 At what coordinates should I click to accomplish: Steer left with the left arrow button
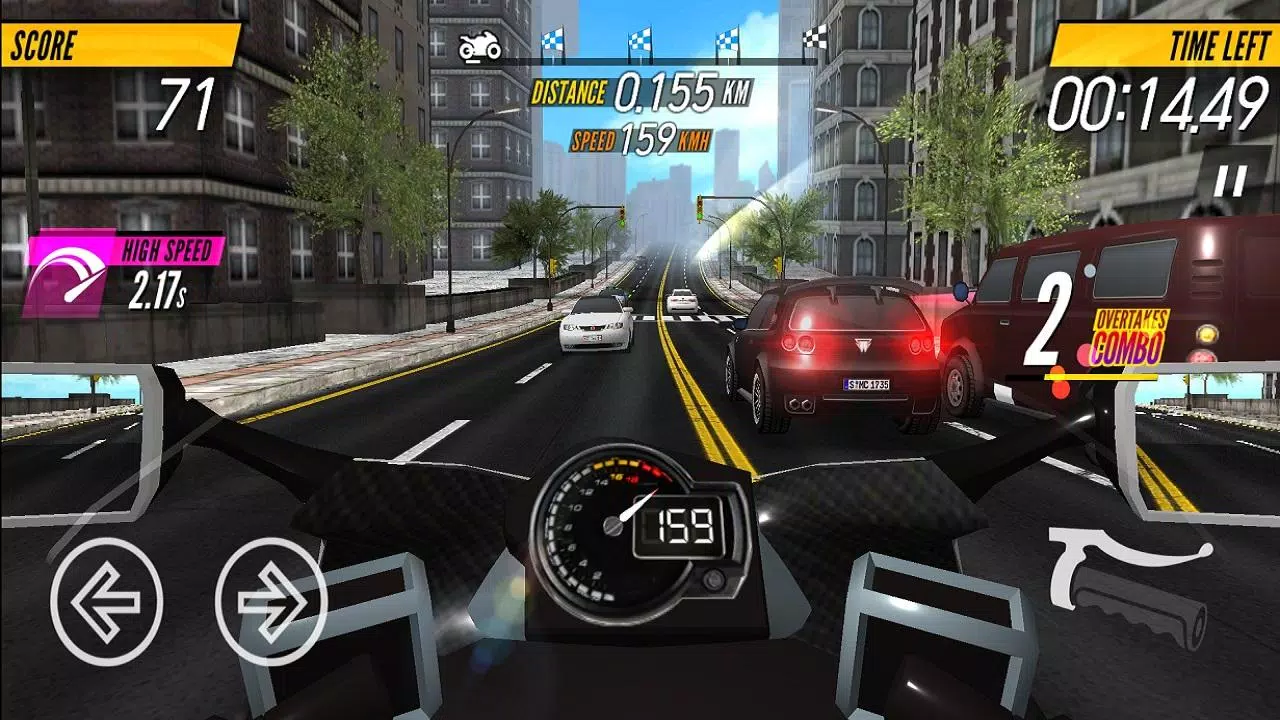point(106,602)
